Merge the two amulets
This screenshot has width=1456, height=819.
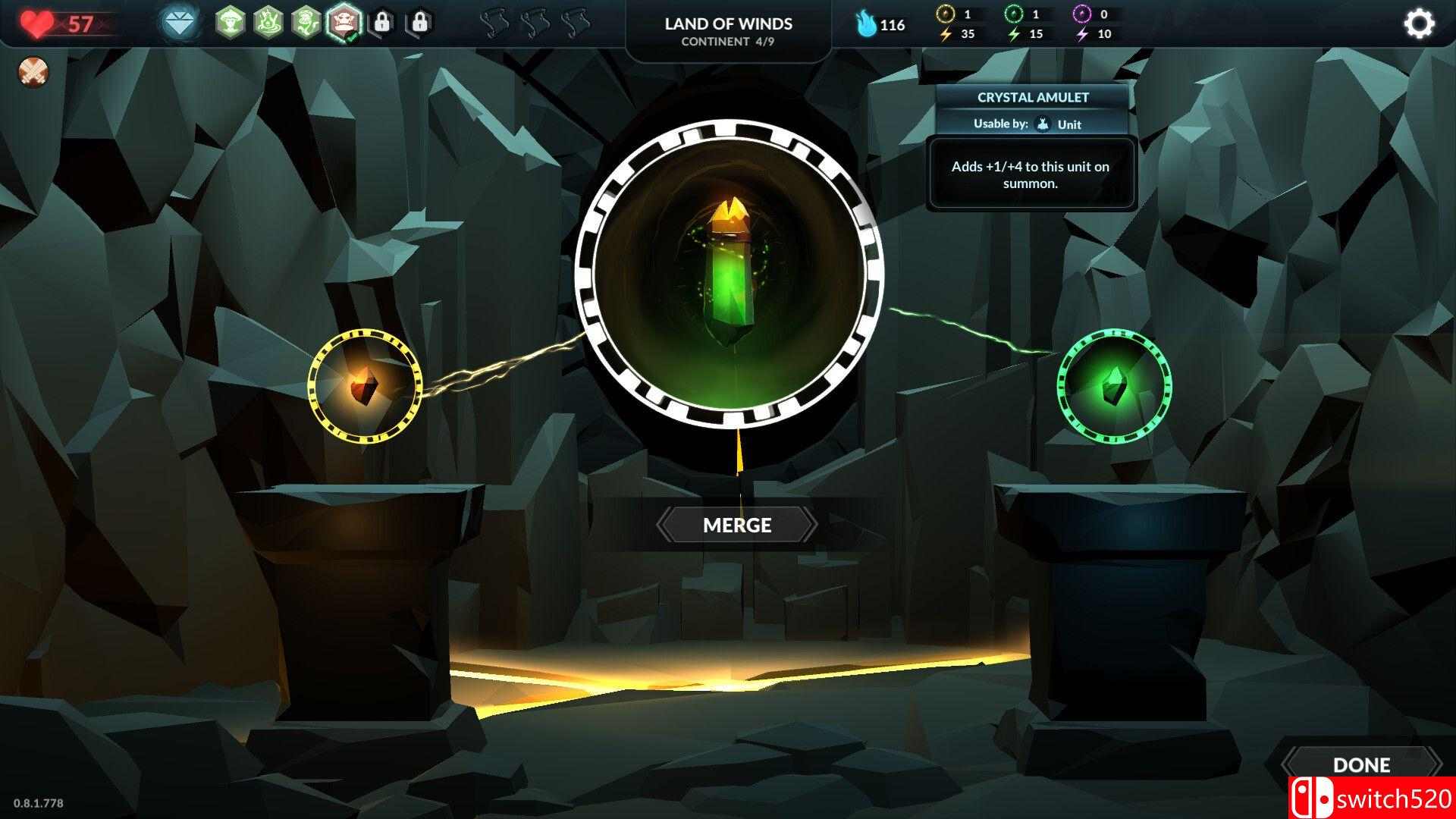[x=736, y=525]
